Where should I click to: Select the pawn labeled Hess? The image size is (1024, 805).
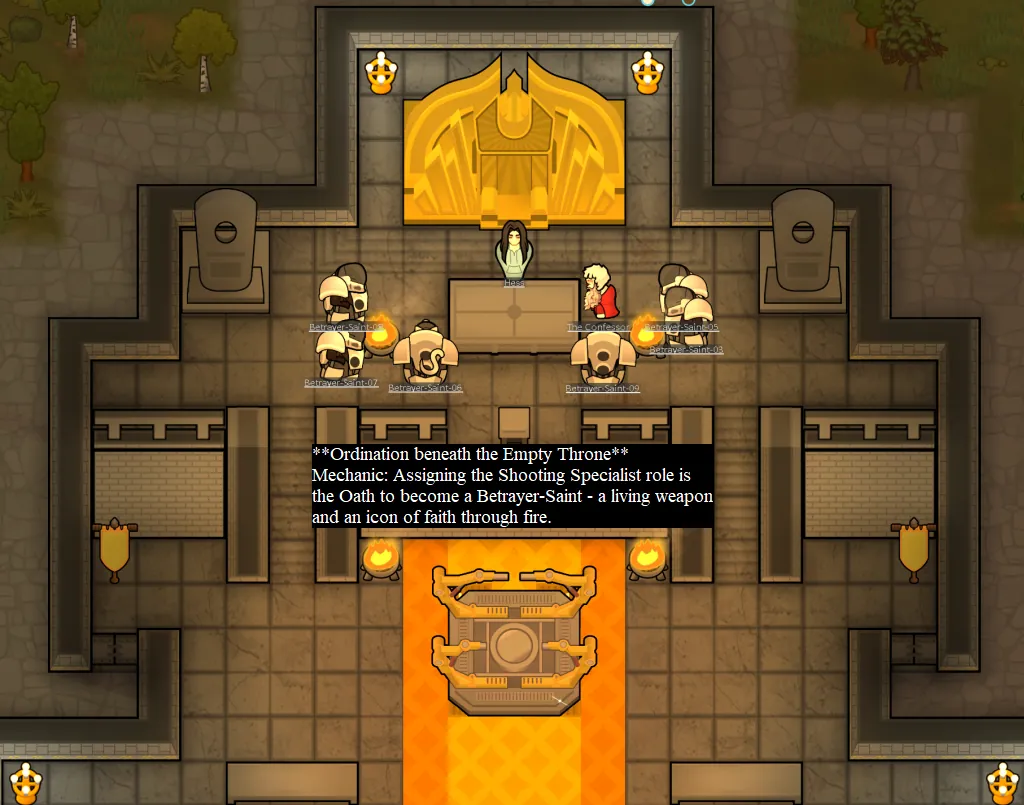click(514, 251)
